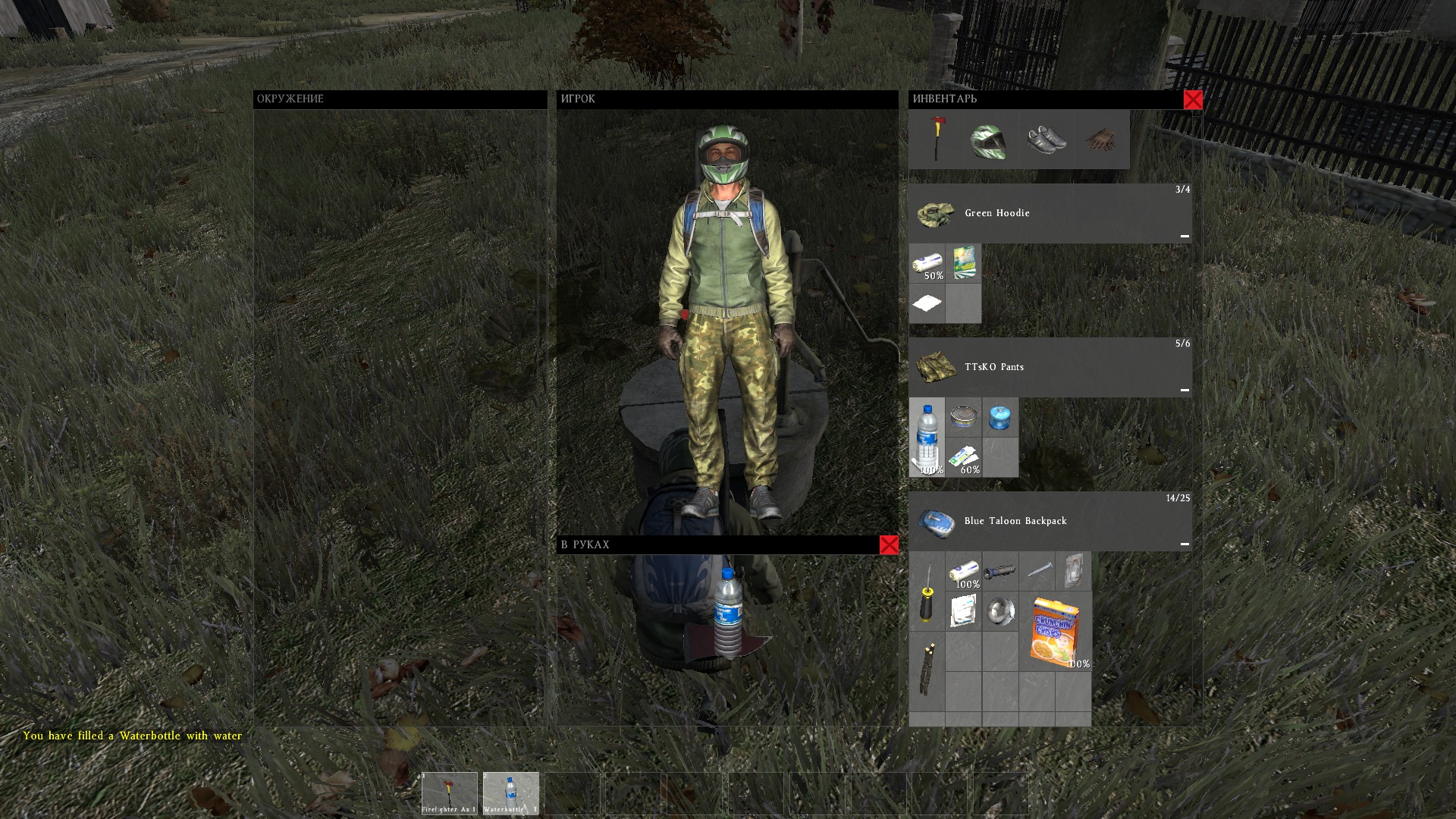Viewport: 1456px width, 819px height.
Task: Click the ИГРОК panel header
Action: [578, 99]
